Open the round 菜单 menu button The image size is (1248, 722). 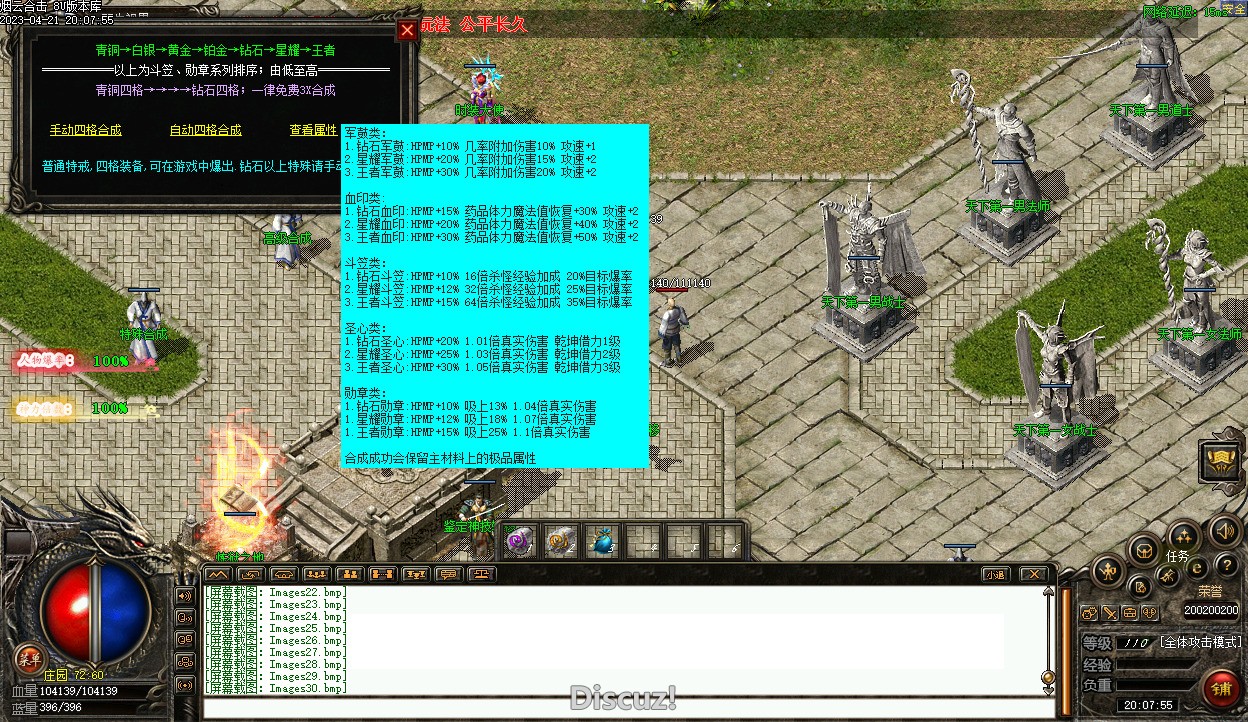click(29, 658)
